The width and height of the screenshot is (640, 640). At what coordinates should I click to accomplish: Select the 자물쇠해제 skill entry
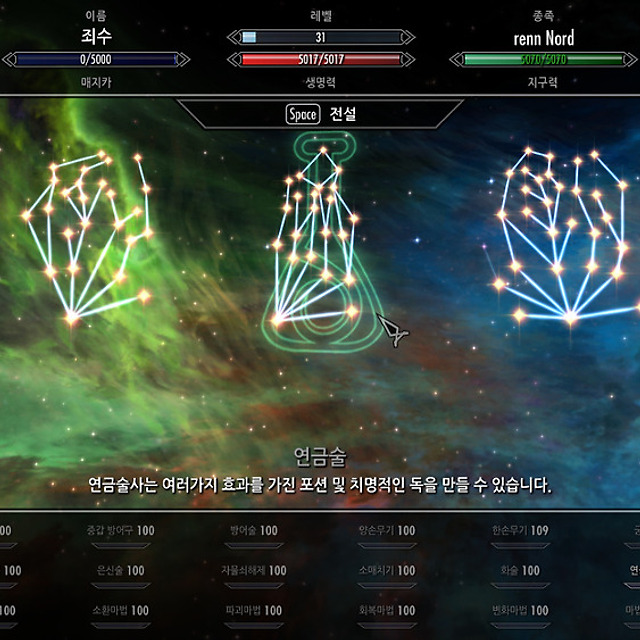coord(254,570)
